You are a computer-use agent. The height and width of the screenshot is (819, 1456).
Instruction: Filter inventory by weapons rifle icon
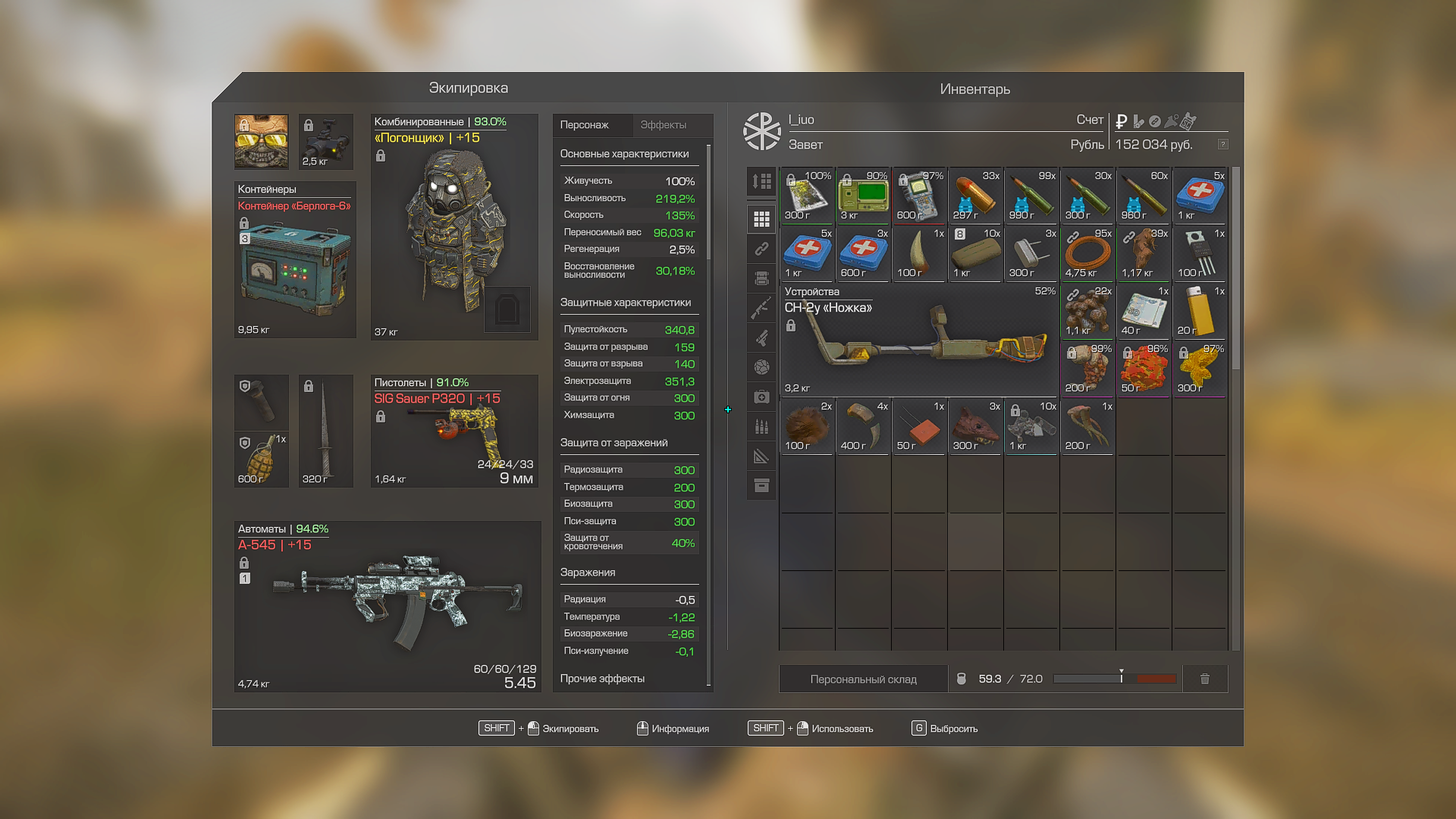[x=761, y=308]
